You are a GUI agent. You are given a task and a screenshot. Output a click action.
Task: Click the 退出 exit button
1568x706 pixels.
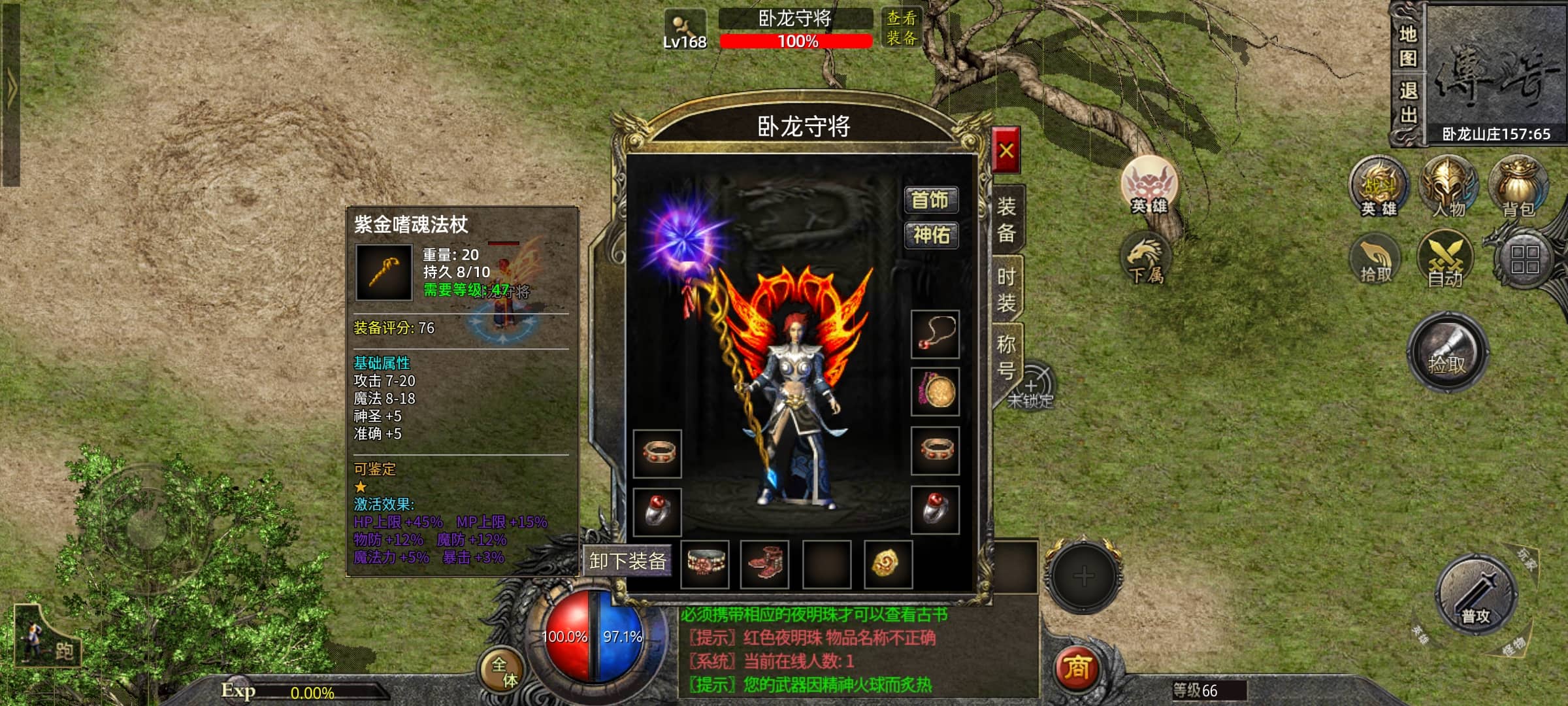tap(1407, 103)
